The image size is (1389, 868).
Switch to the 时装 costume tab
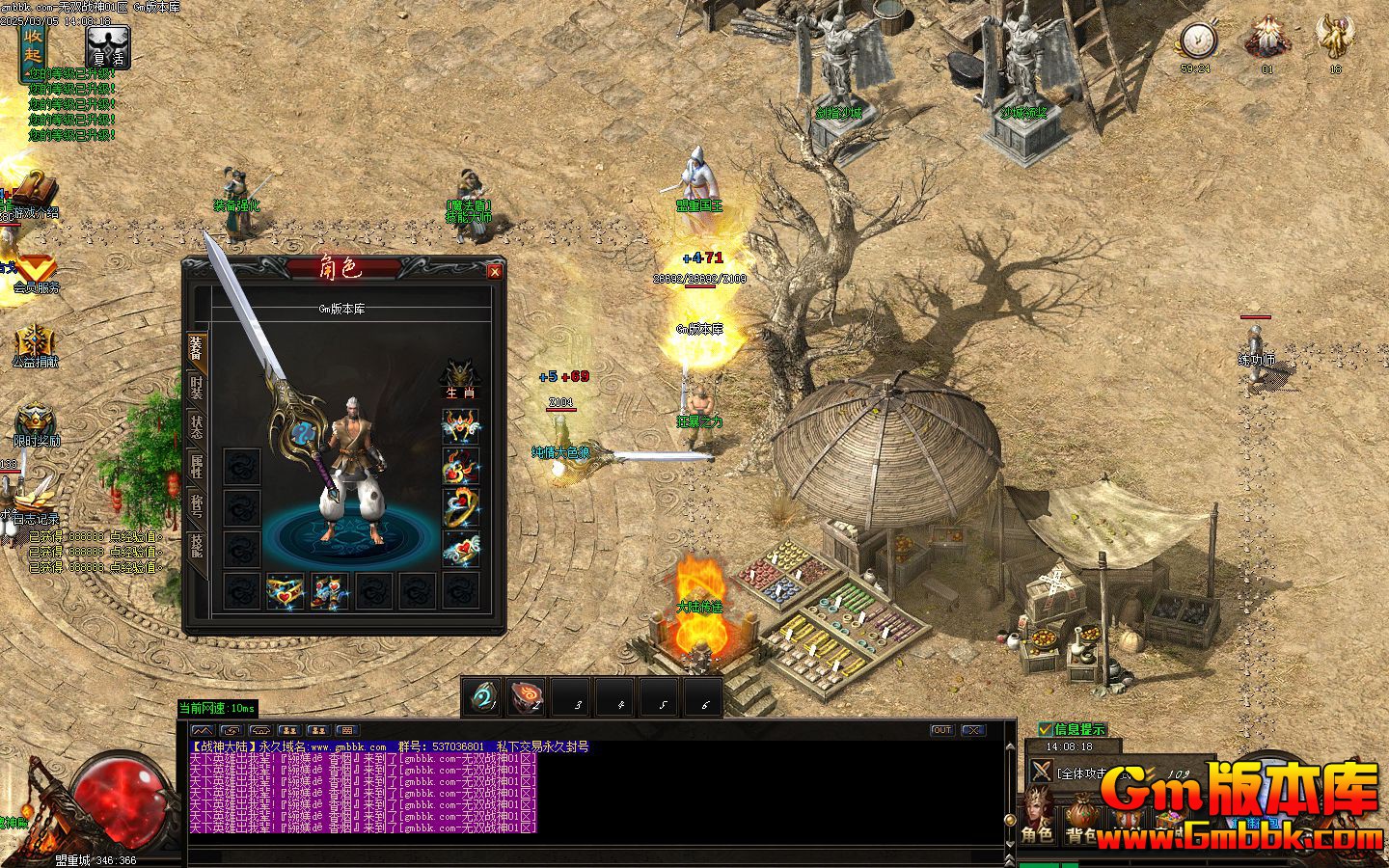tap(196, 387)
